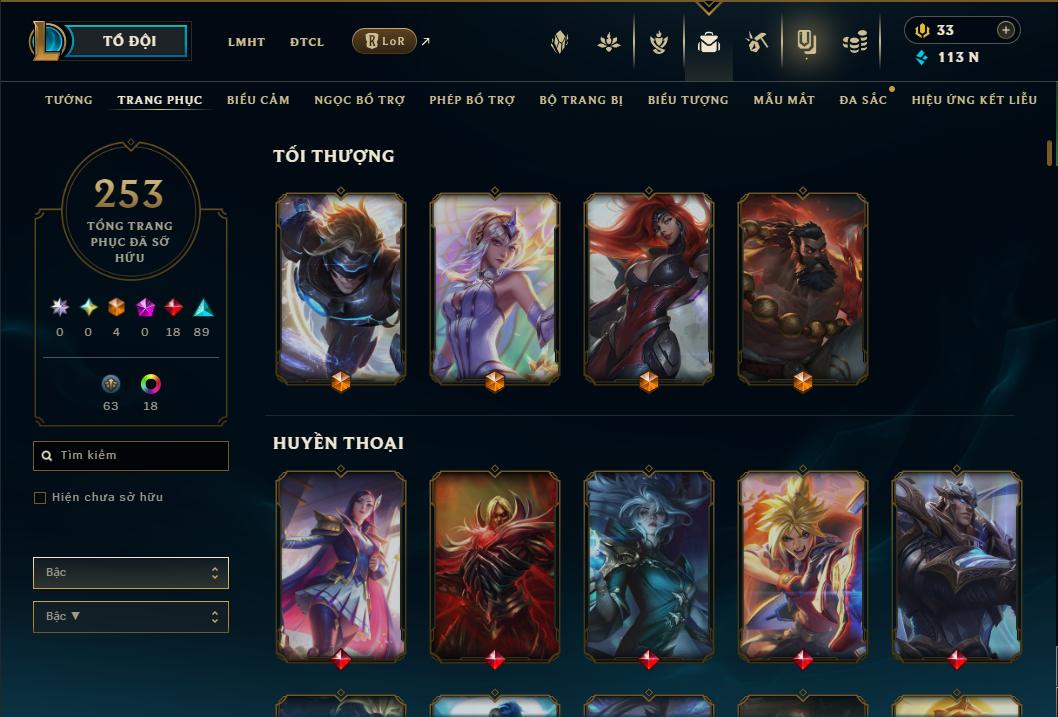Switch to the ĐTCL game tab

[307, 42]
